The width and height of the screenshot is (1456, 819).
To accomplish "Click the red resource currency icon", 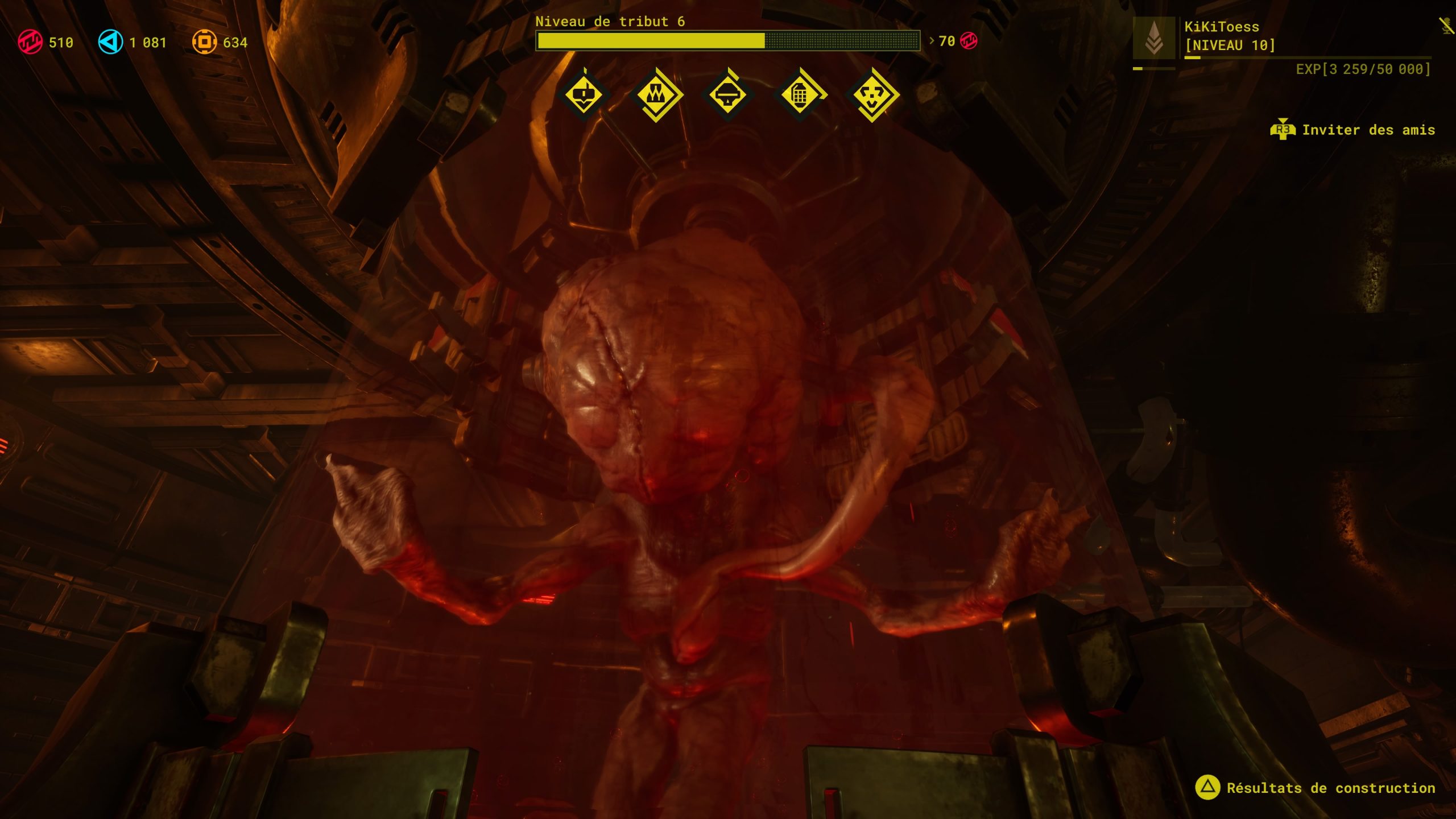I will [30, 43].
